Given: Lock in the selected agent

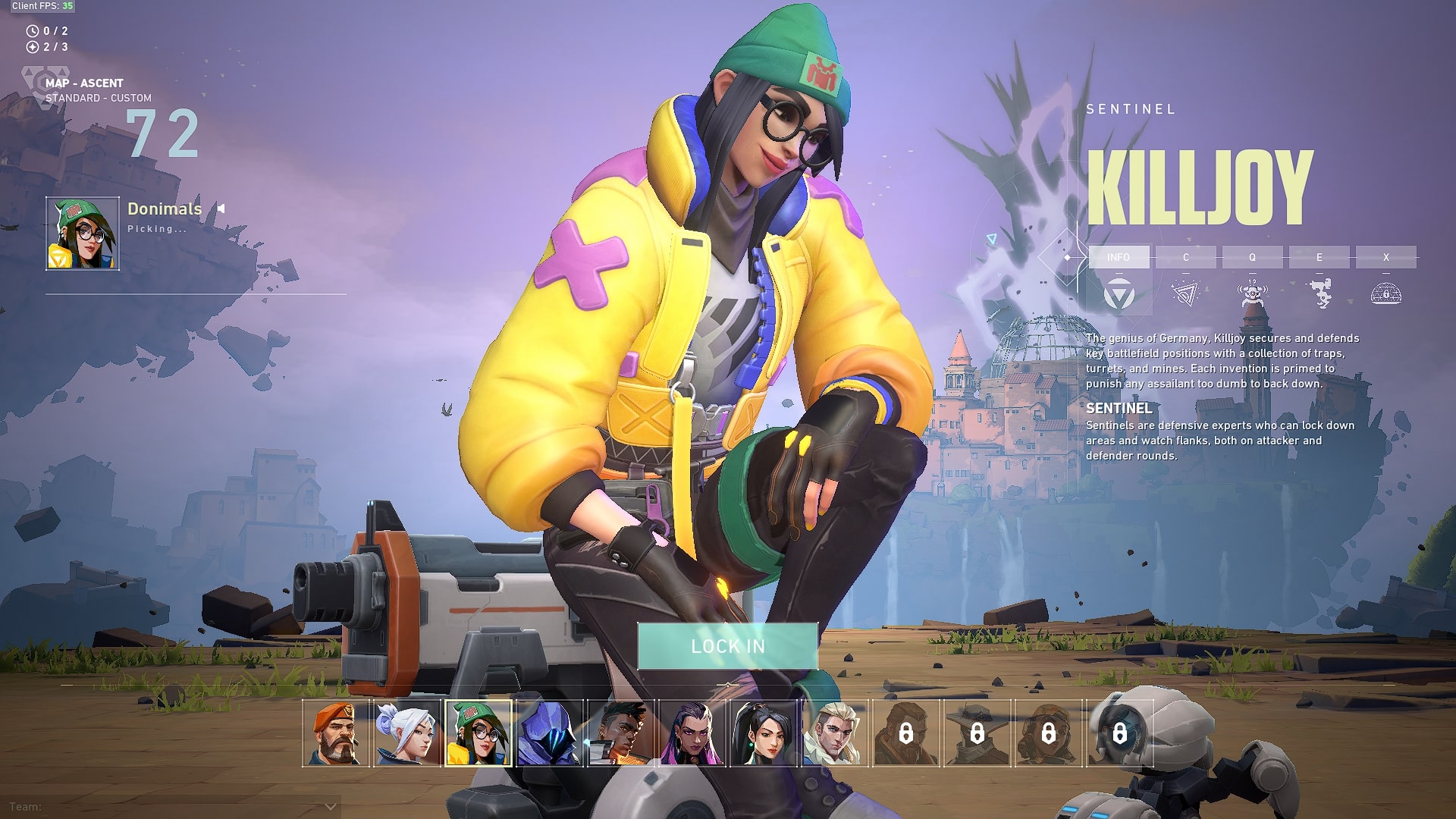Looking at the screenshot, I should pyautogui.click(x=727, y=646).
